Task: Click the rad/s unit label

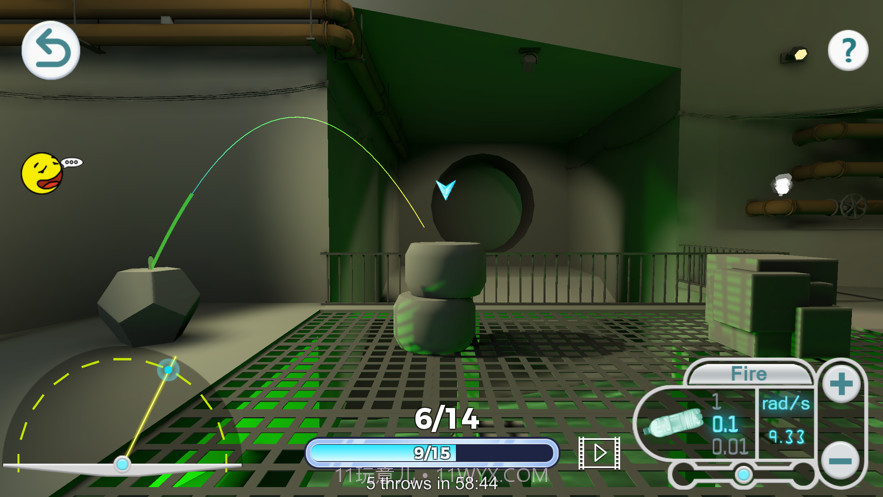Action: click(x=785, y=404)
